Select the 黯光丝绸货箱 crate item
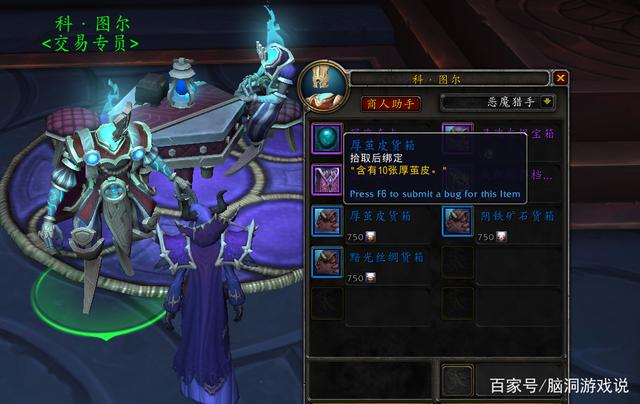Viewport: 640px width, 404px height. click(x=327, y=262)
